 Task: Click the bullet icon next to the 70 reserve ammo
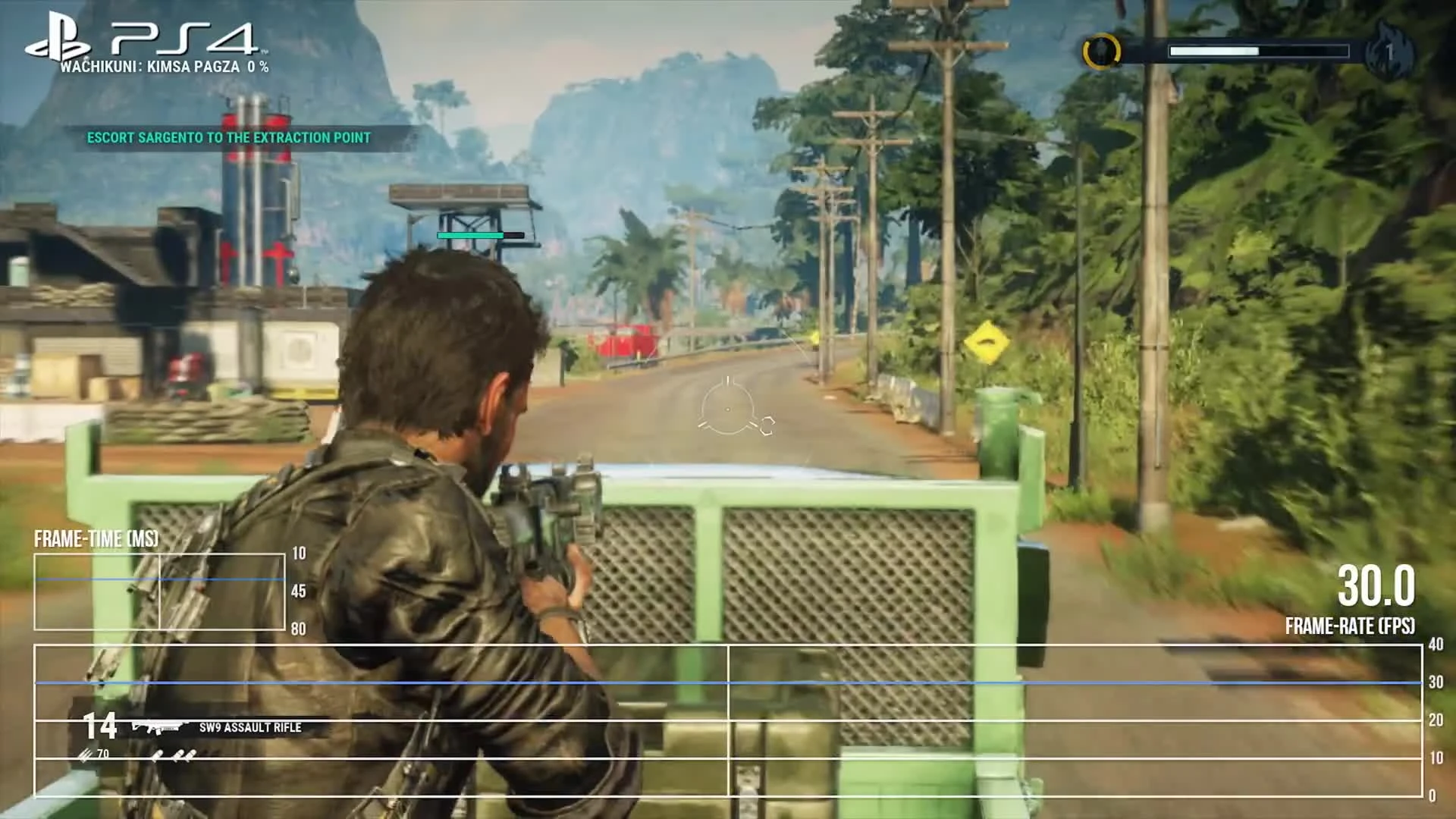83,754
